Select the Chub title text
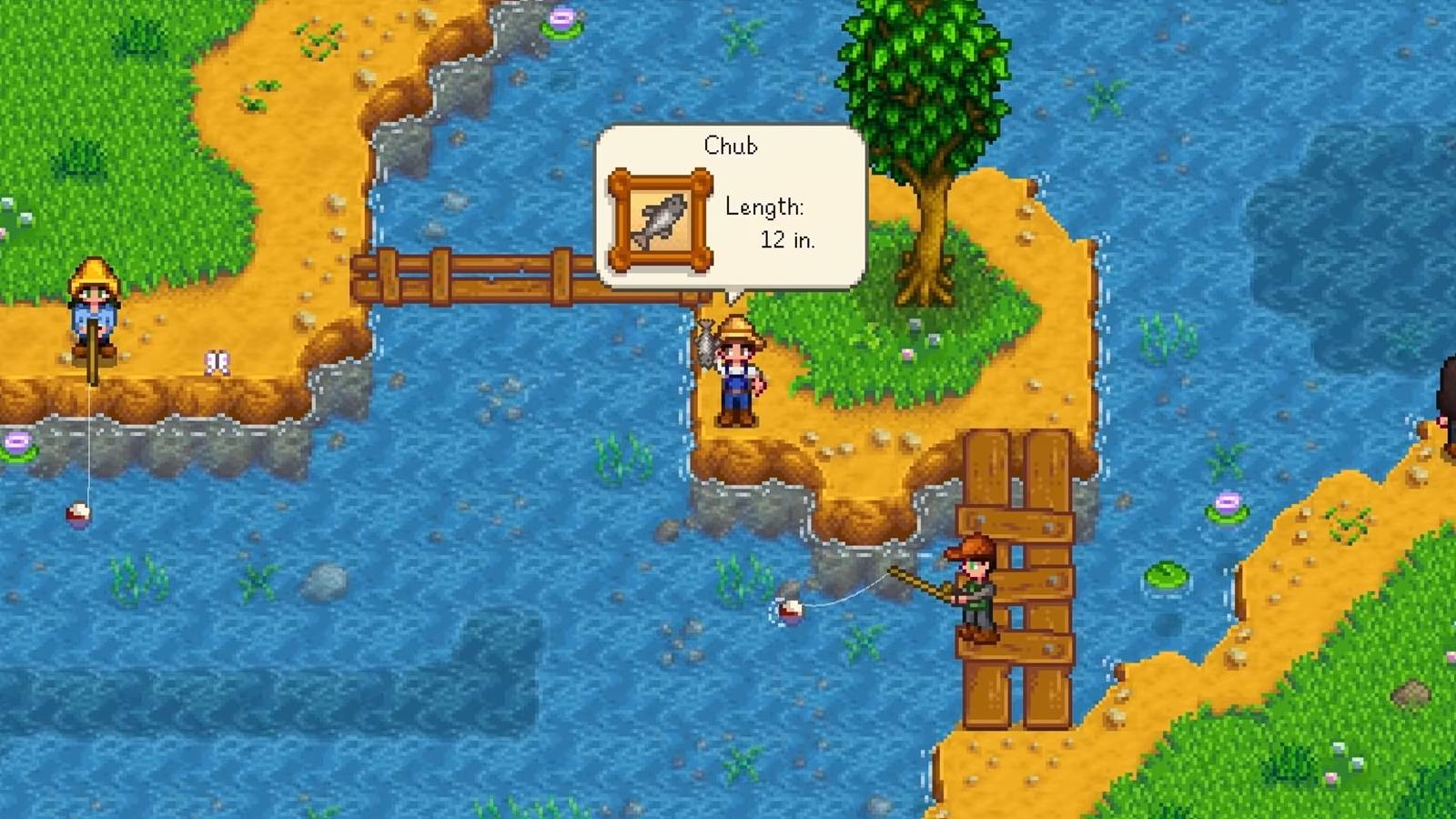The image size is (1456, 819). click(x=733, y=146)
